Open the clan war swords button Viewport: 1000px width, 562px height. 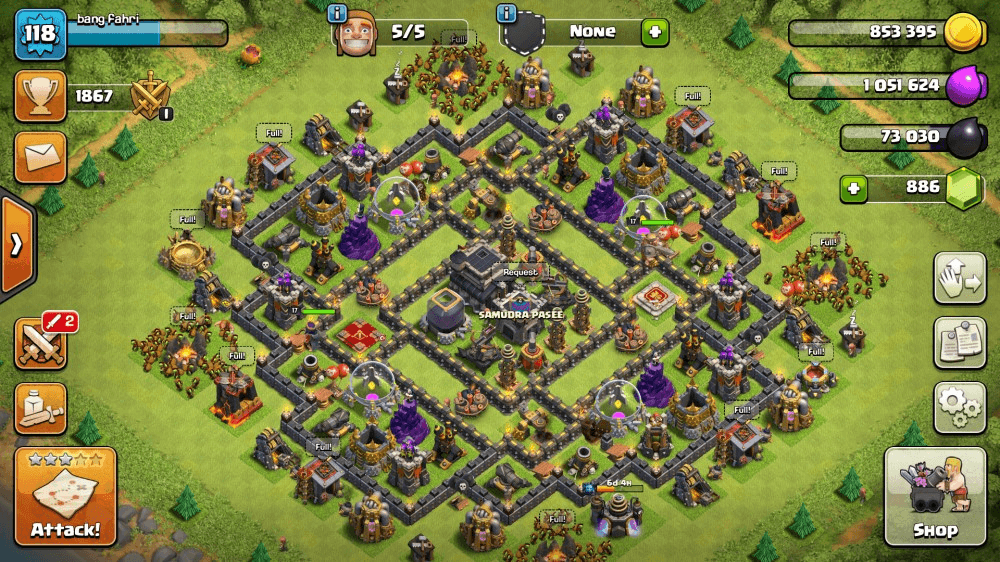pyautogui.click(x=40, y=343)
